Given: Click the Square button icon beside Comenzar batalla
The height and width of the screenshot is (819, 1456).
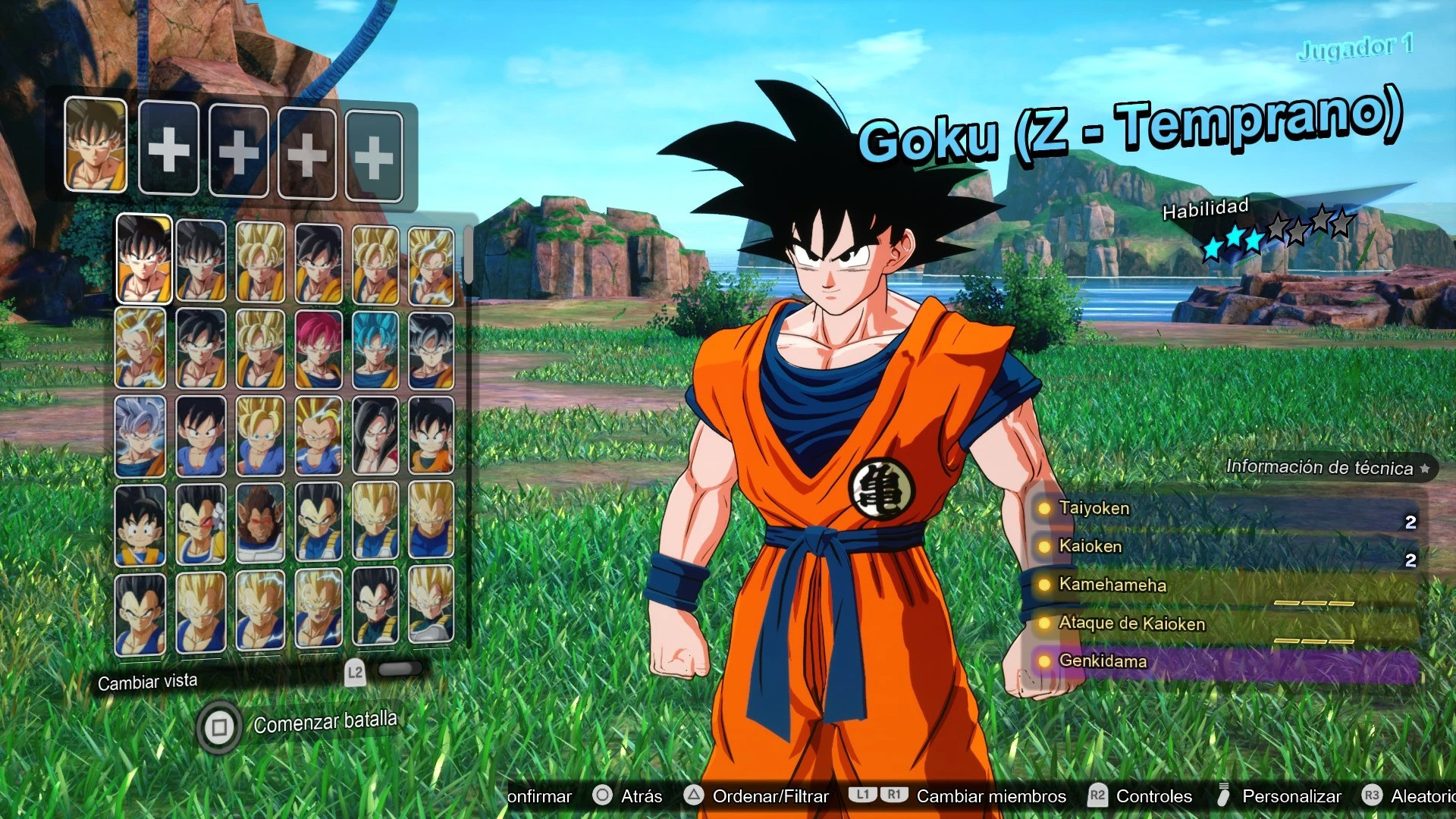Looking at the screenshot, I should pyautogui.click(x=218, y=726).
